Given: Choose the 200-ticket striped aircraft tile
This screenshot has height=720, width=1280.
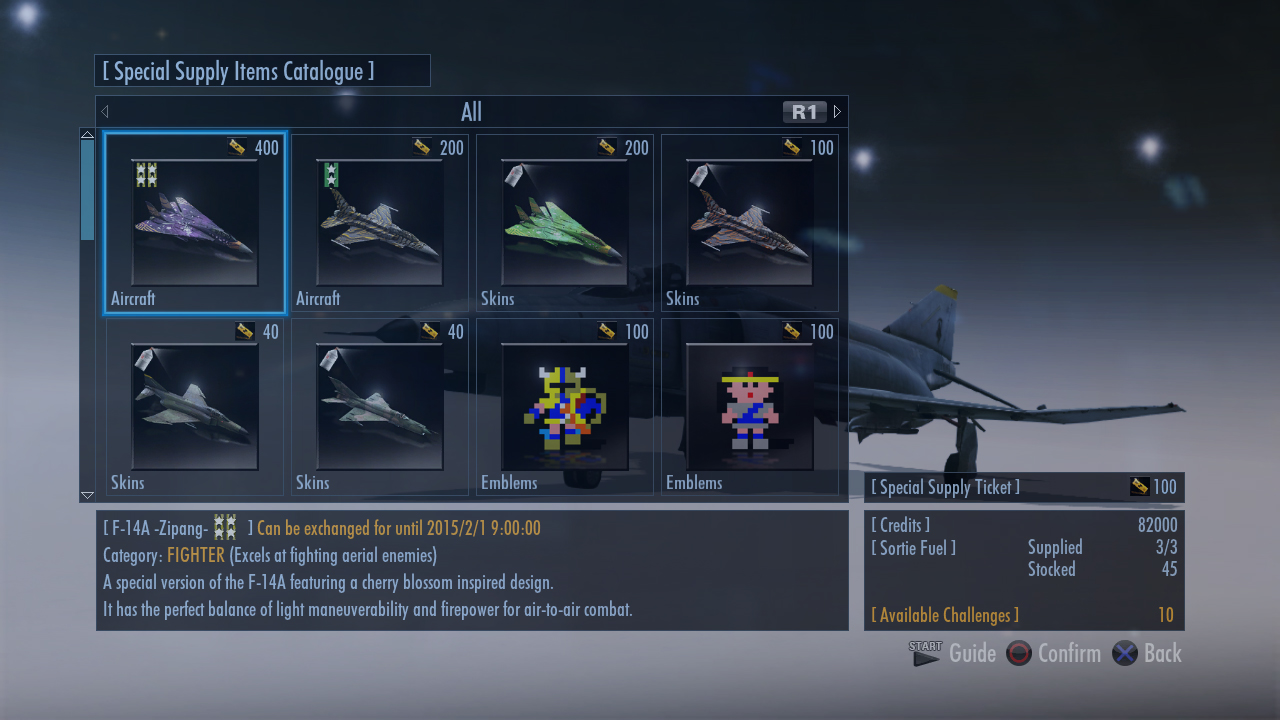Looking at the screenshot, I should [x=380, y=224].
